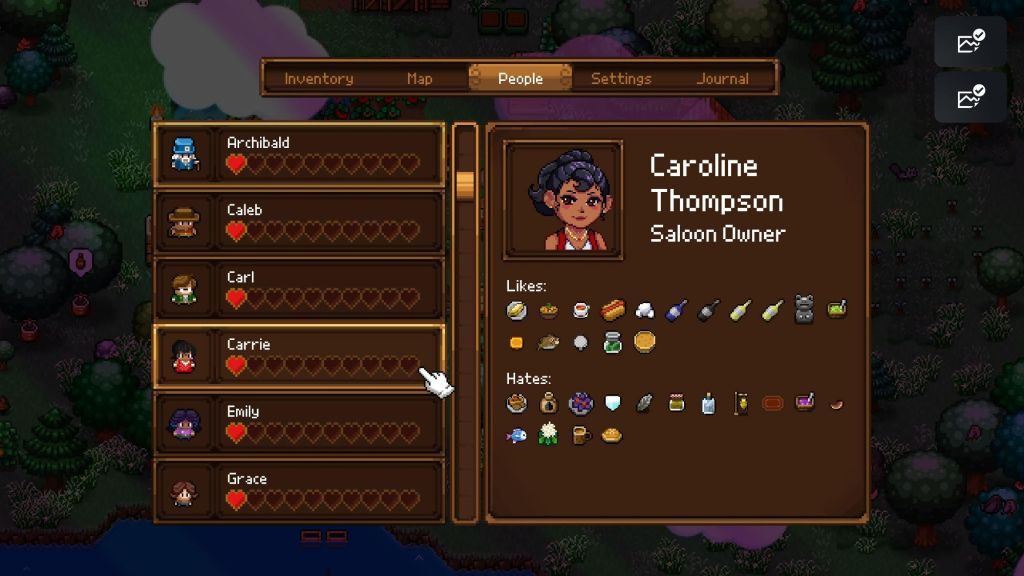Click Caroline Thompson's portrait
Image resolution: width=1024 pixels, height=576 pixels.
coord(563,200)
